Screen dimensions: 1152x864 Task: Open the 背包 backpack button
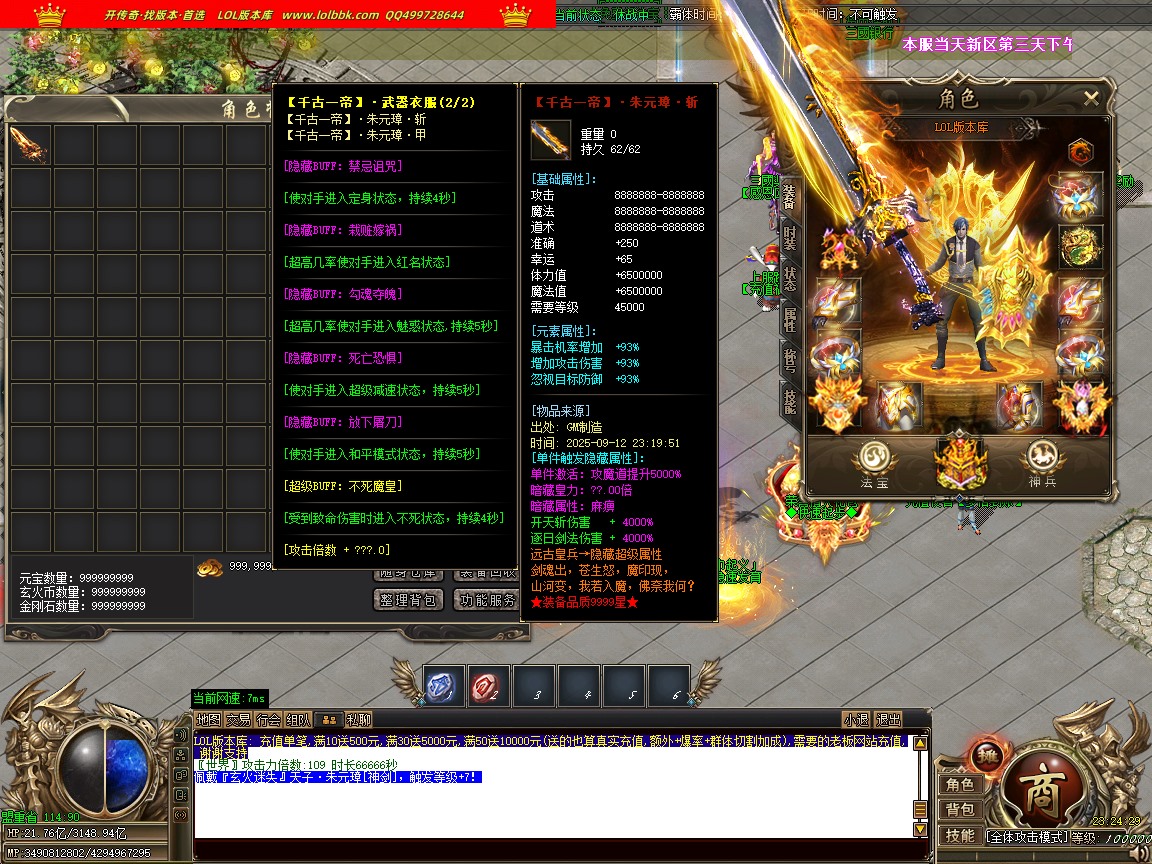[960, 810]
